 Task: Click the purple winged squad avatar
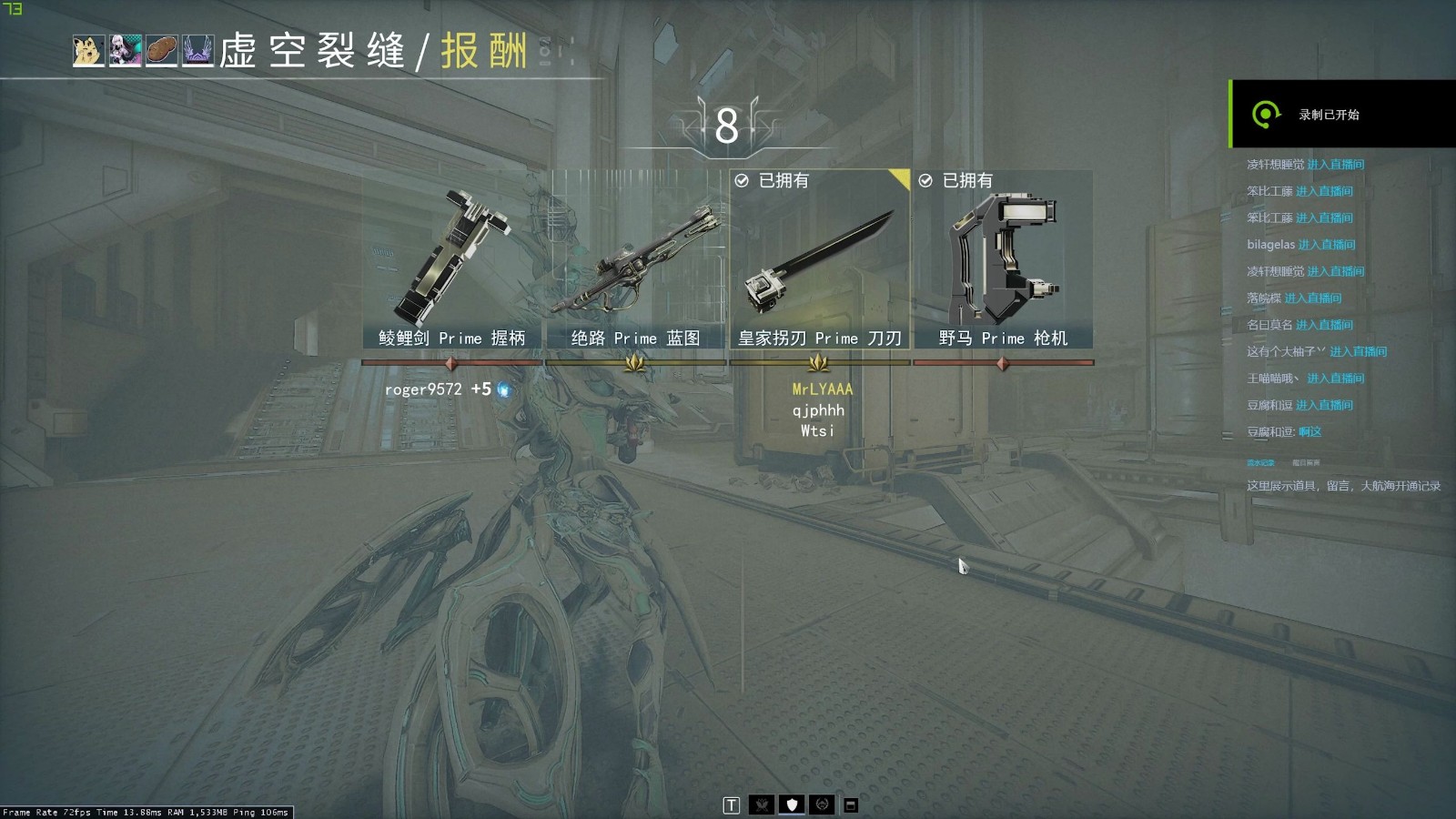point(197,51)
